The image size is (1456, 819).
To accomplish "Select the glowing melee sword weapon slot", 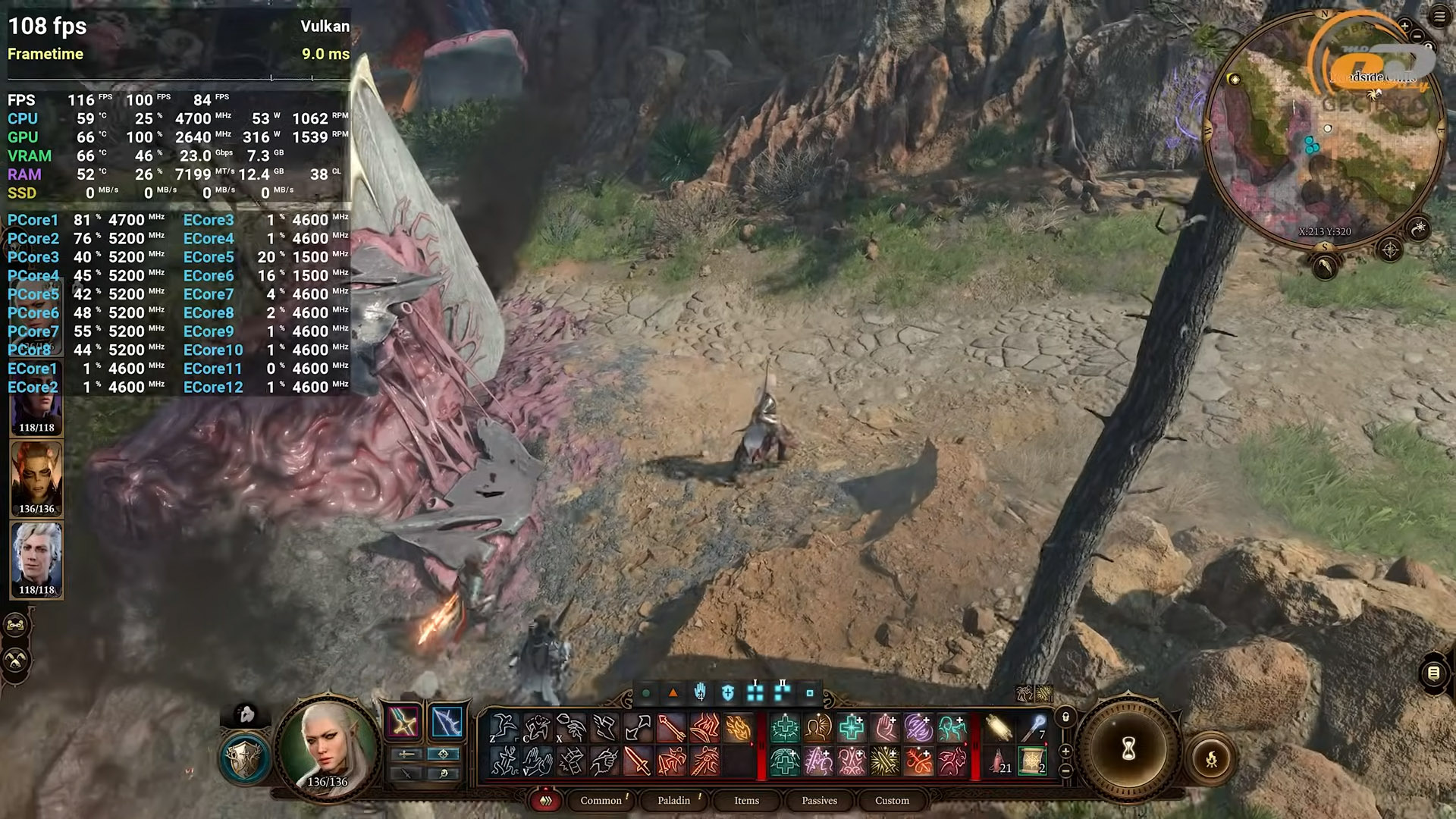I will 403,722.
